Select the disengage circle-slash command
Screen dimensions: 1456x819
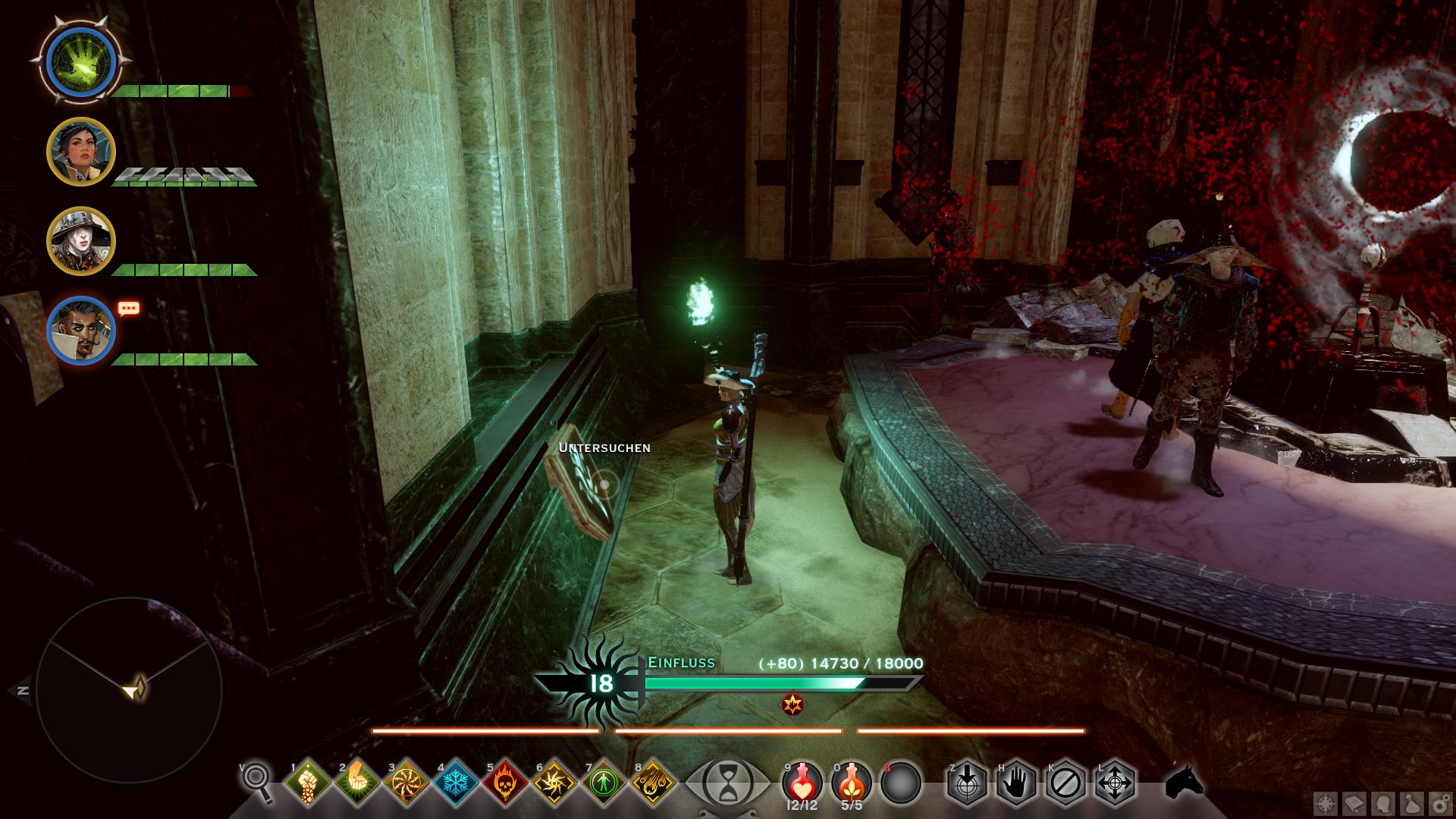pos(1065,782)
